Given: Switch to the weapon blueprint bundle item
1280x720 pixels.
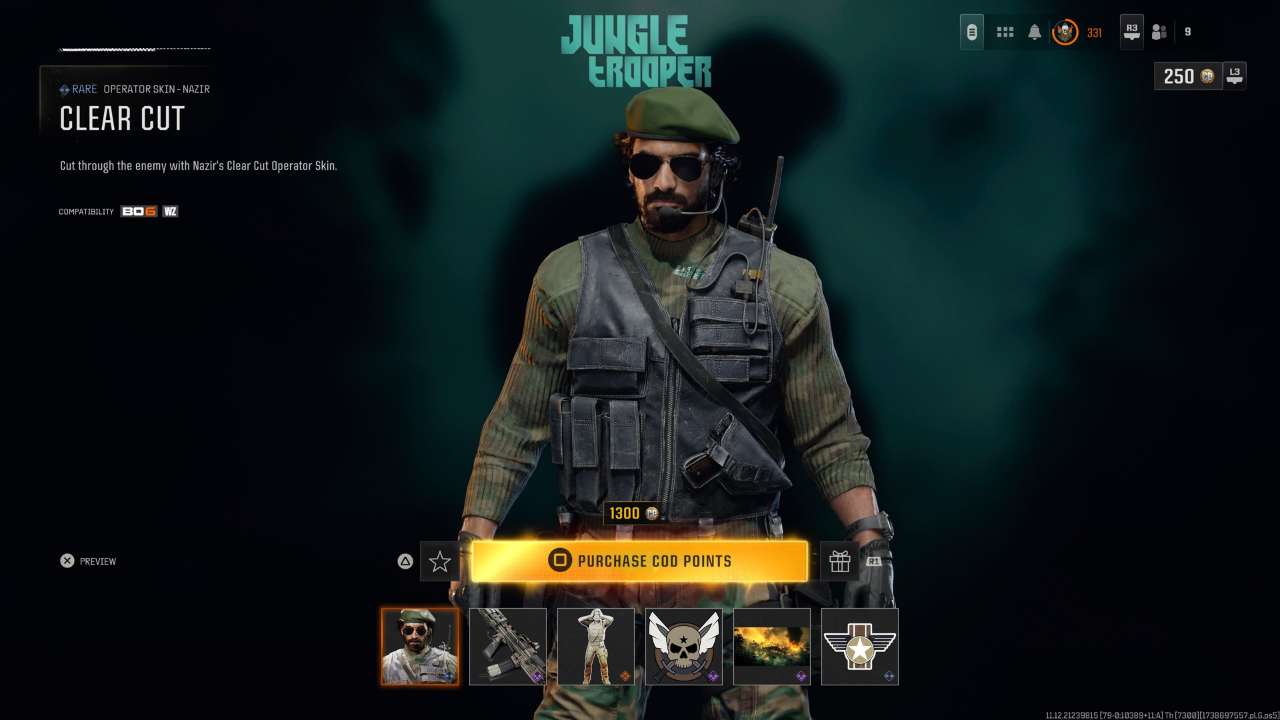Looking at the screenshot, I should click(x=507, y=646).
